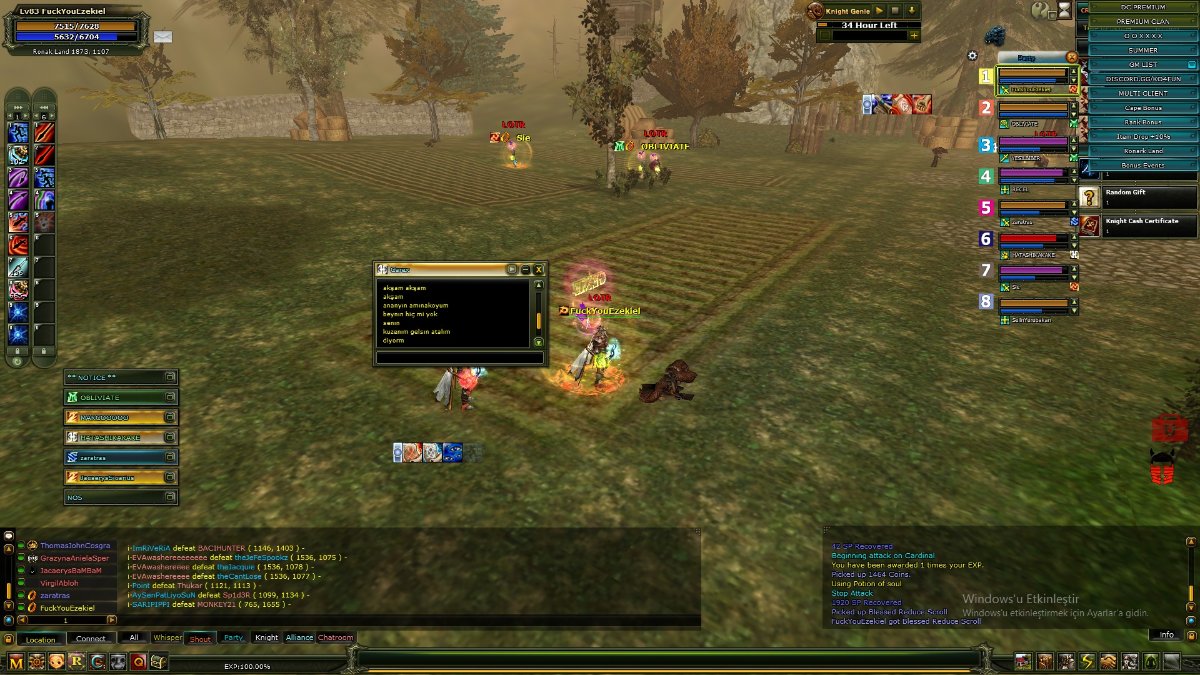The image size is (1200, 675).
Task: Open the Whisper chat tab
Action: 167,638
